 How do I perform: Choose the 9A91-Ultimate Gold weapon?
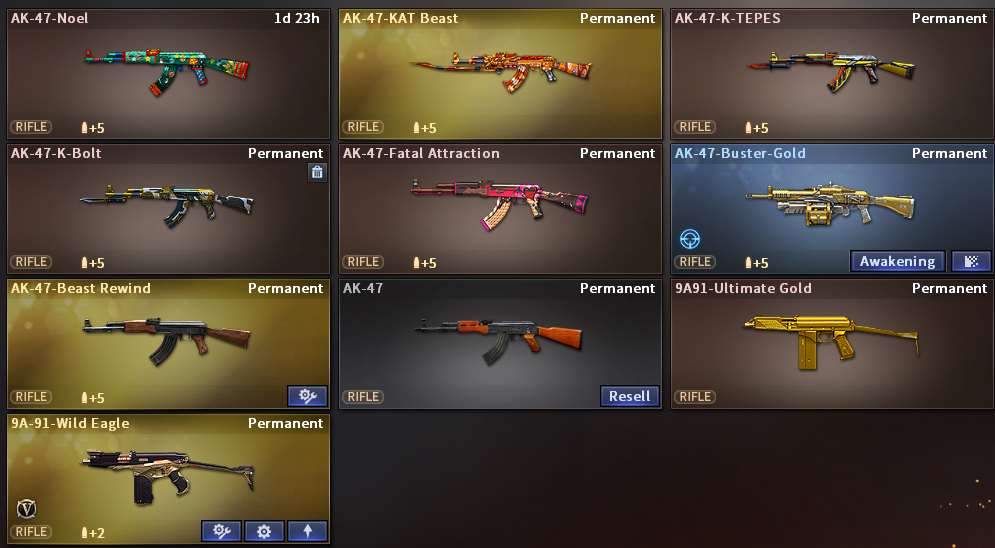(832, 340)
